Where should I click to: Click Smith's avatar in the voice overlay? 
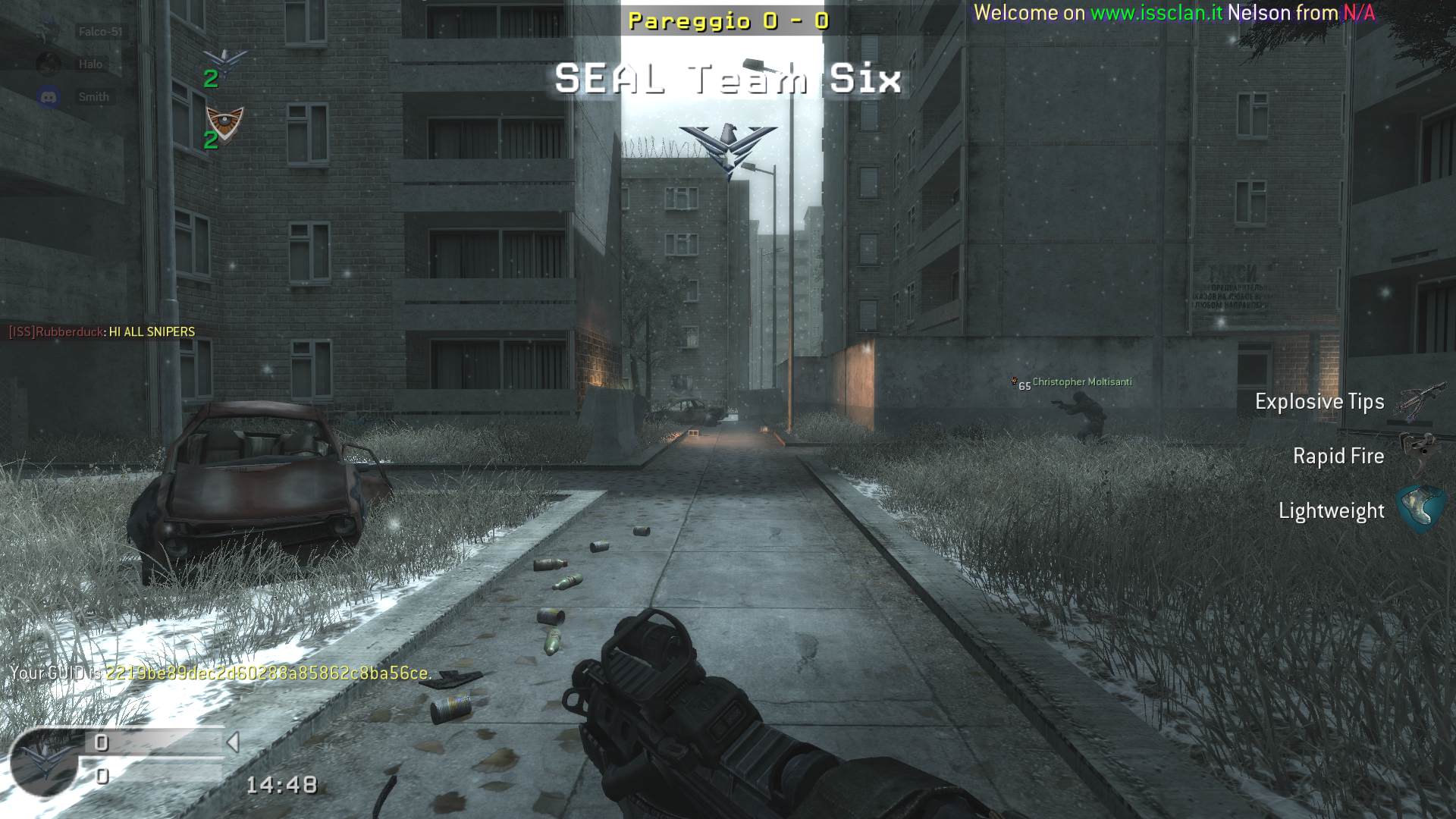click(x=49, y=97)
